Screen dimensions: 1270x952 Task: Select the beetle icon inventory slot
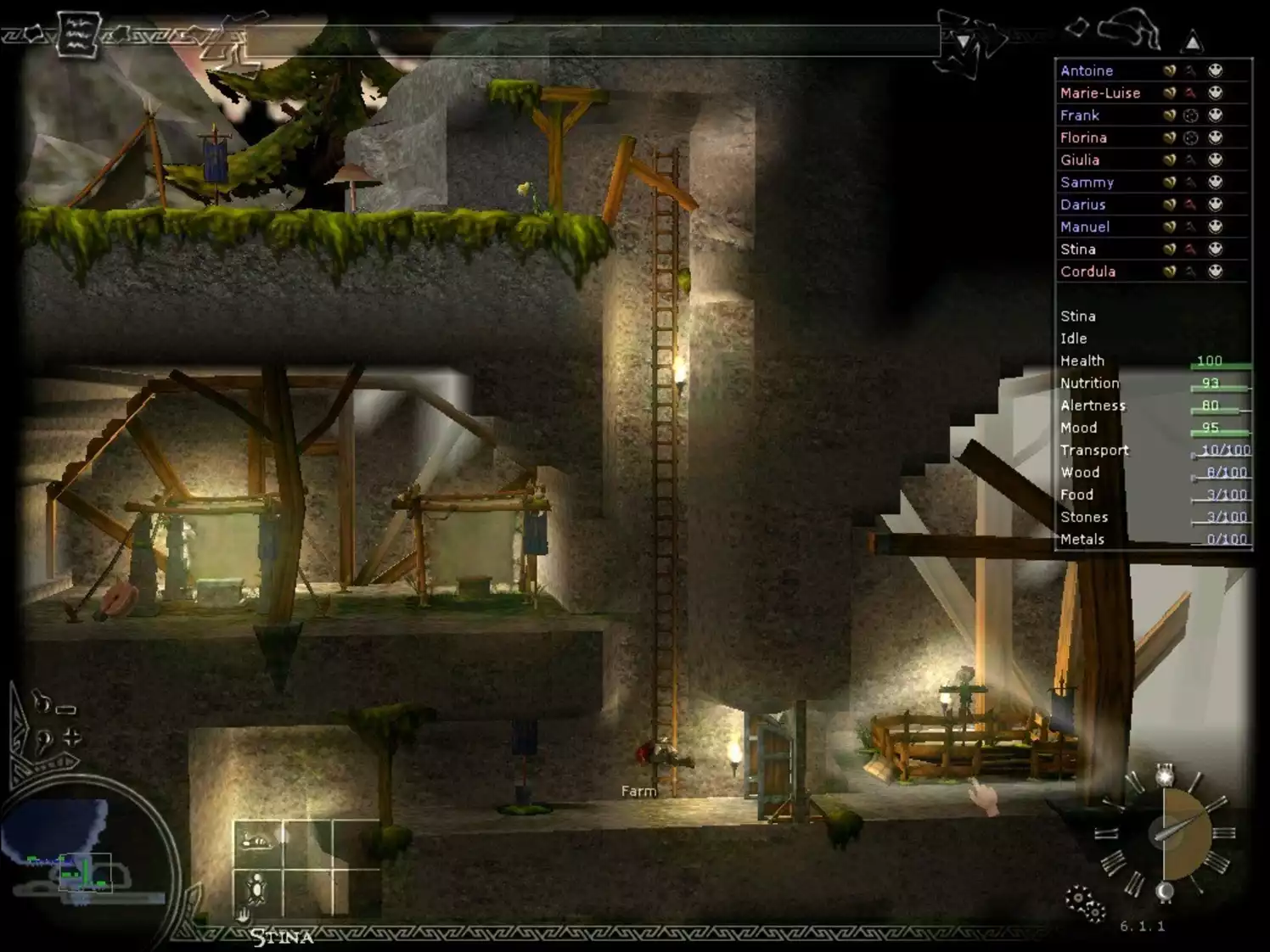click(257, 889)
